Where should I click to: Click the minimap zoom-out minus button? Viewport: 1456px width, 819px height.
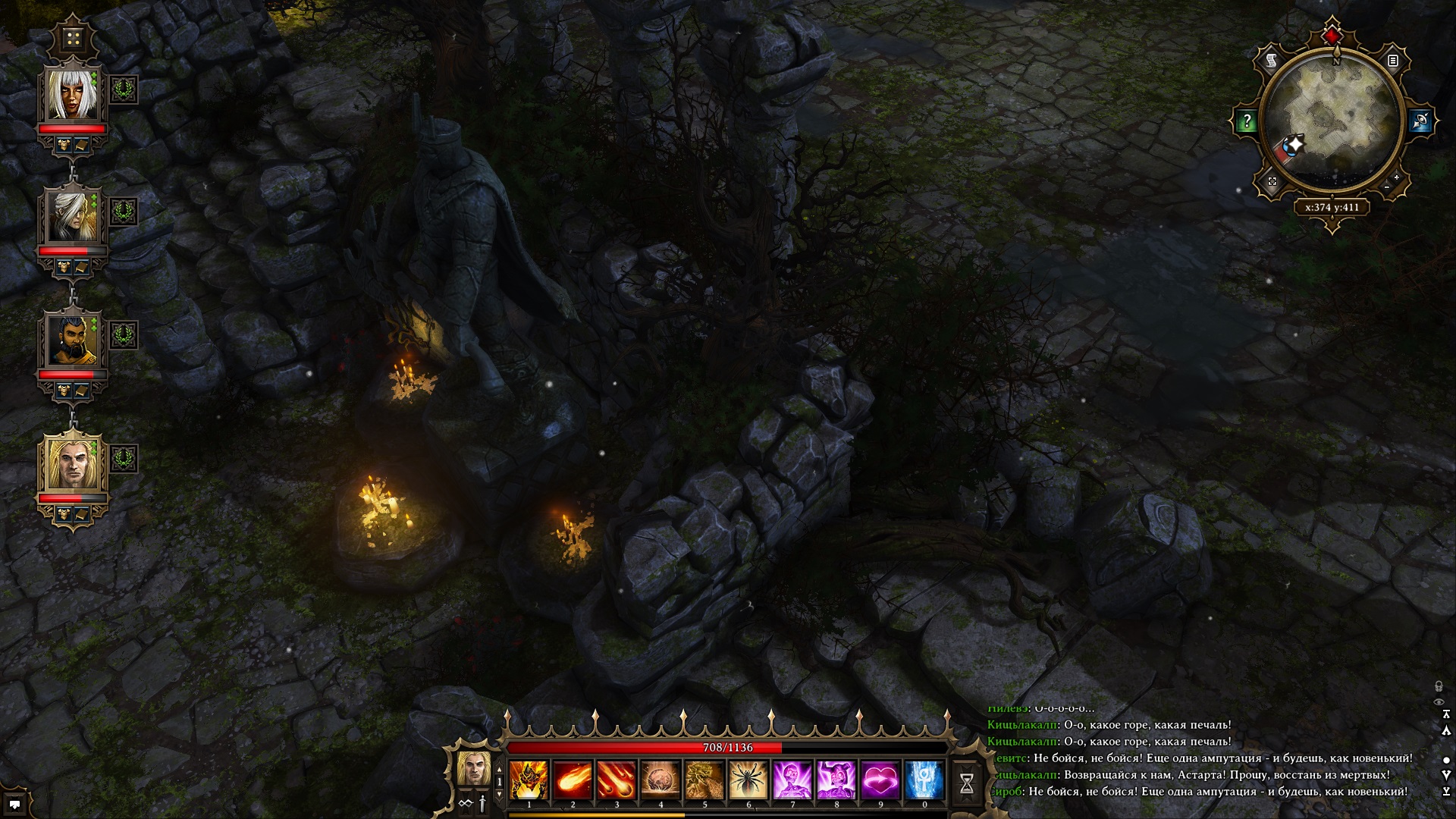1387,187
